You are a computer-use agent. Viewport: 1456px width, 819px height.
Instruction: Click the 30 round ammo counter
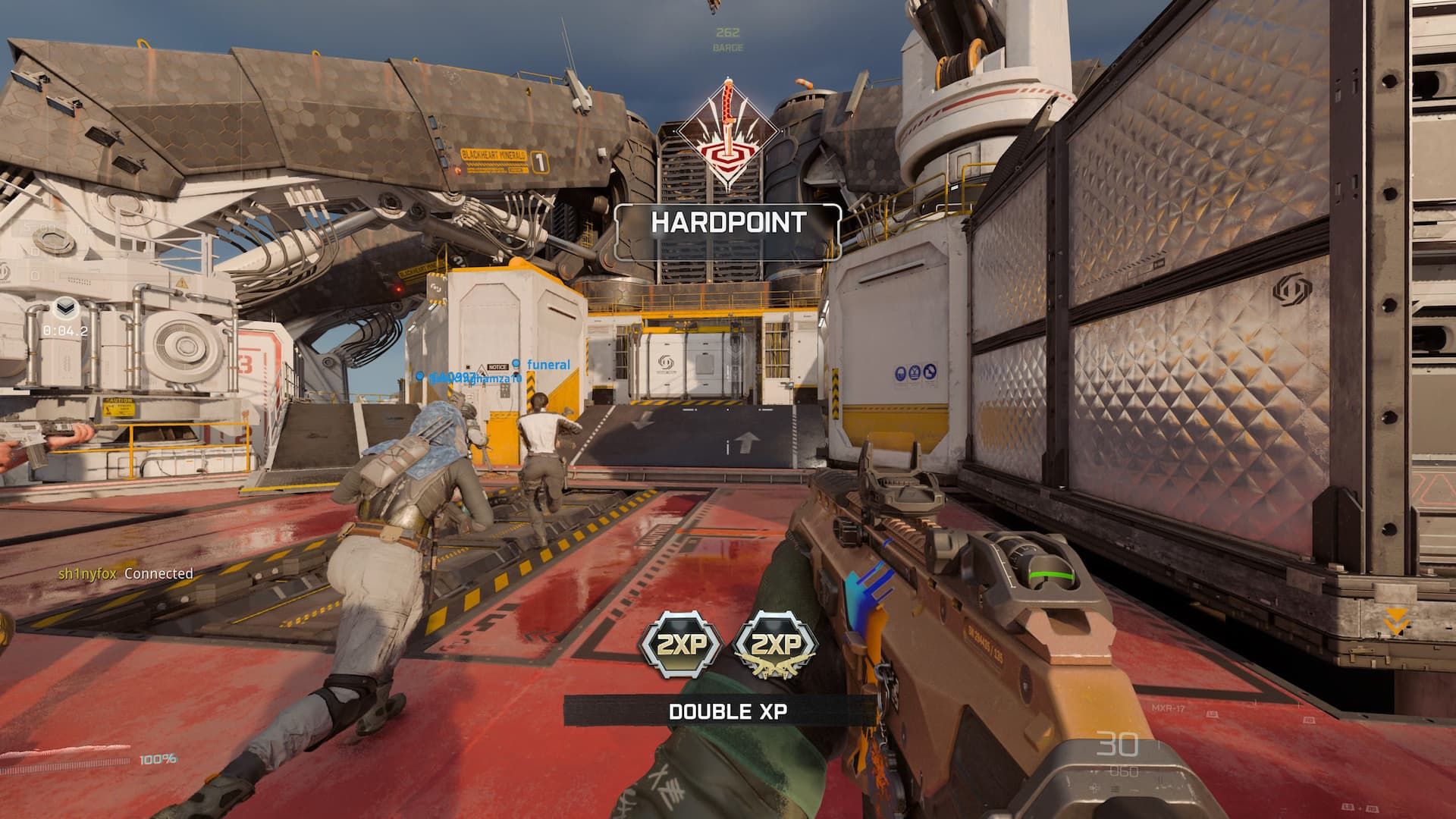pos(1116,745)
